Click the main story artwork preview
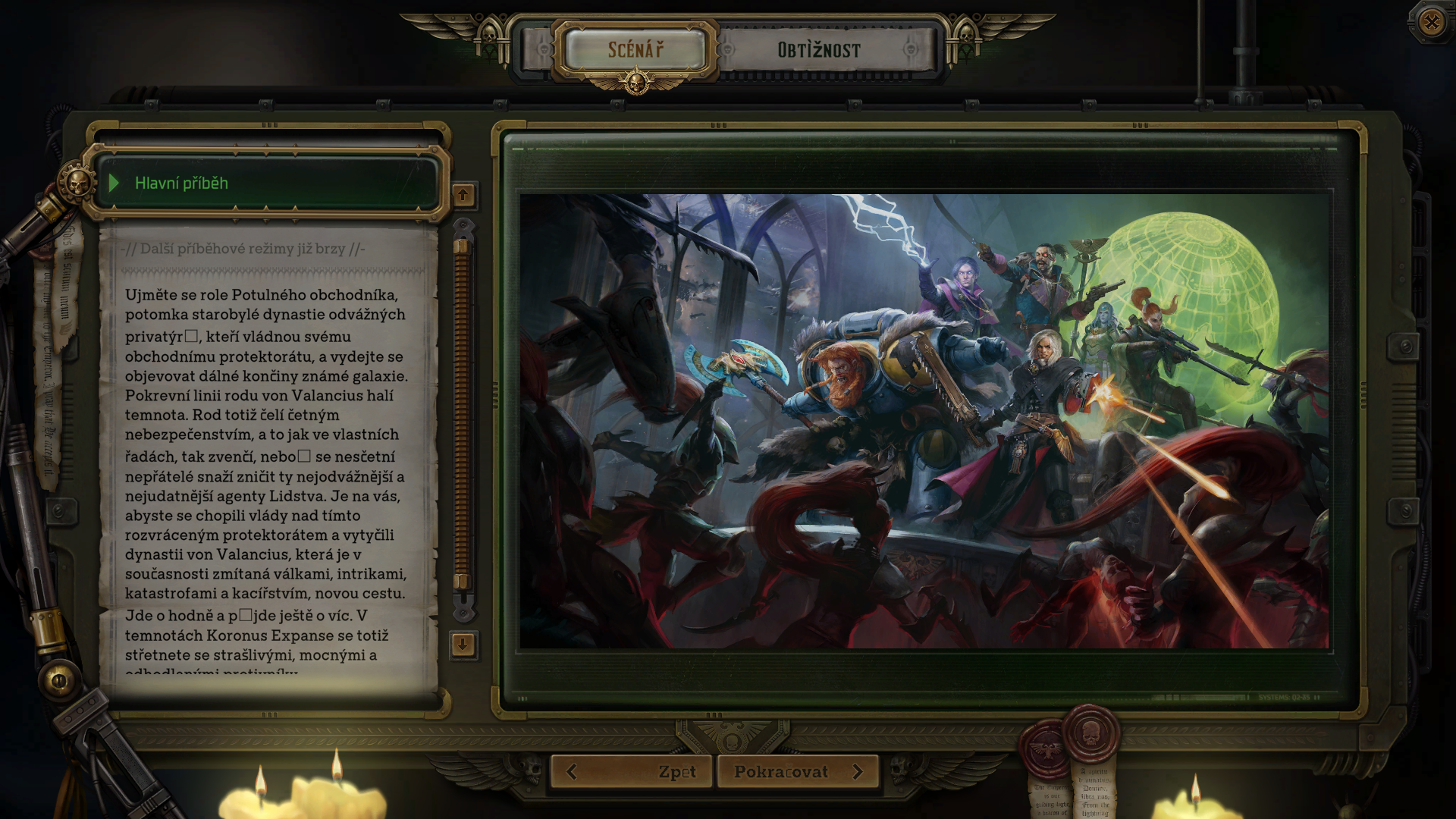This screenshot has width=1456, height=819. (924, 421)
